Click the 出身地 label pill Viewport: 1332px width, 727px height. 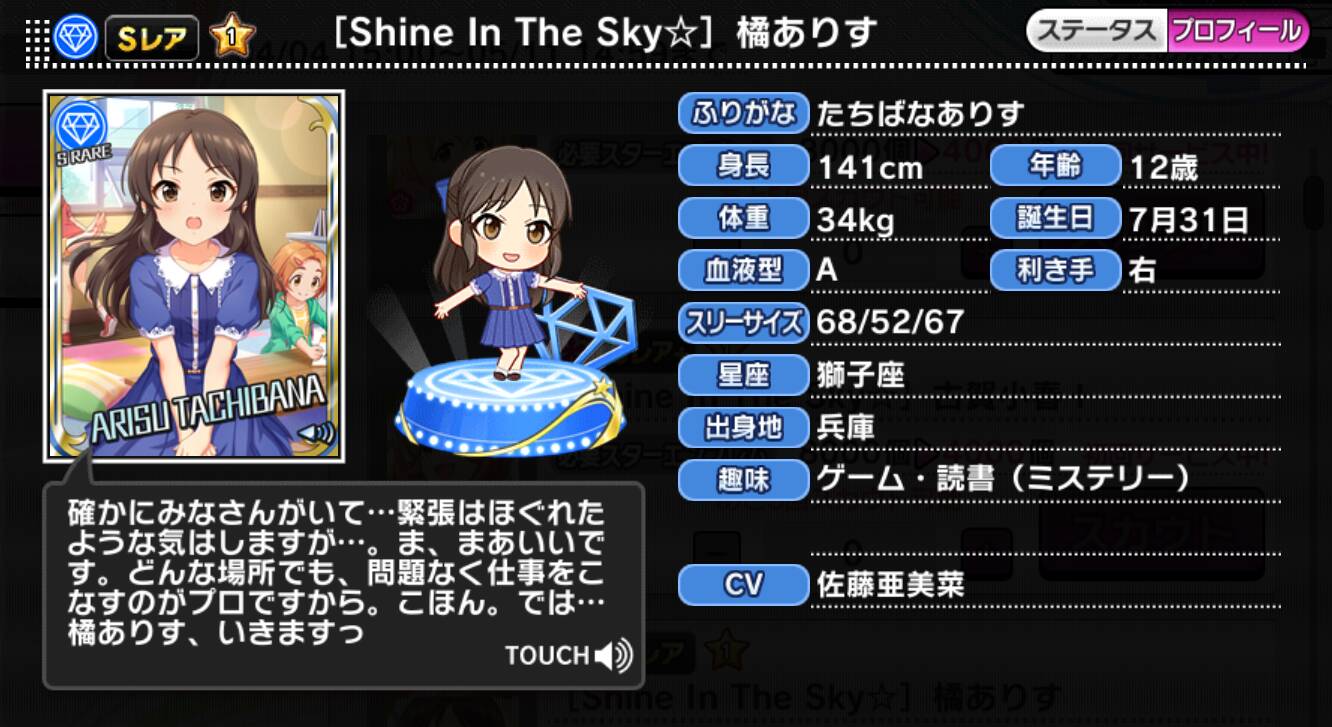point(743,428)
